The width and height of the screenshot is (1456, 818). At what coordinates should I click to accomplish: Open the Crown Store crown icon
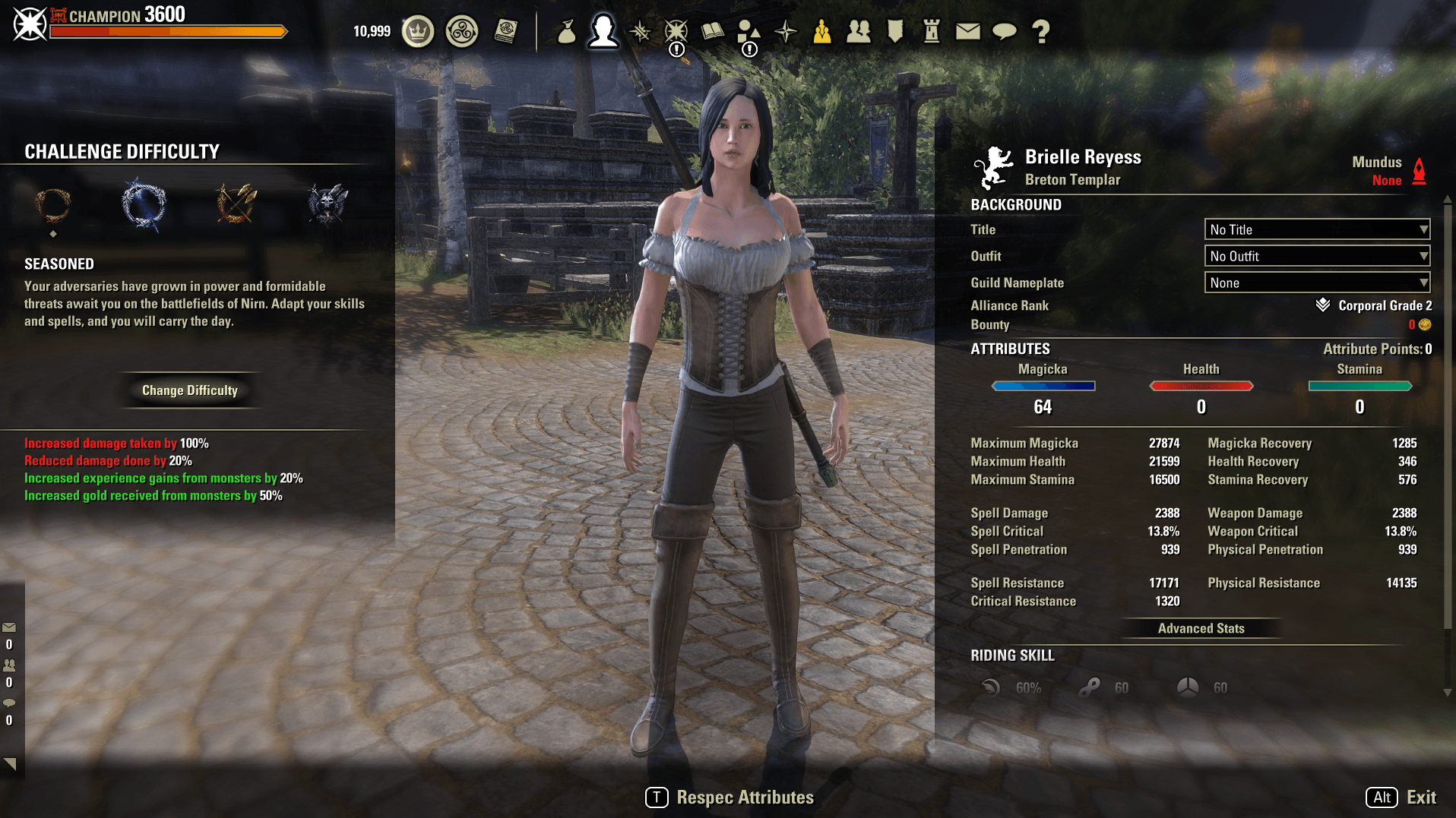(x=417, y=31)
